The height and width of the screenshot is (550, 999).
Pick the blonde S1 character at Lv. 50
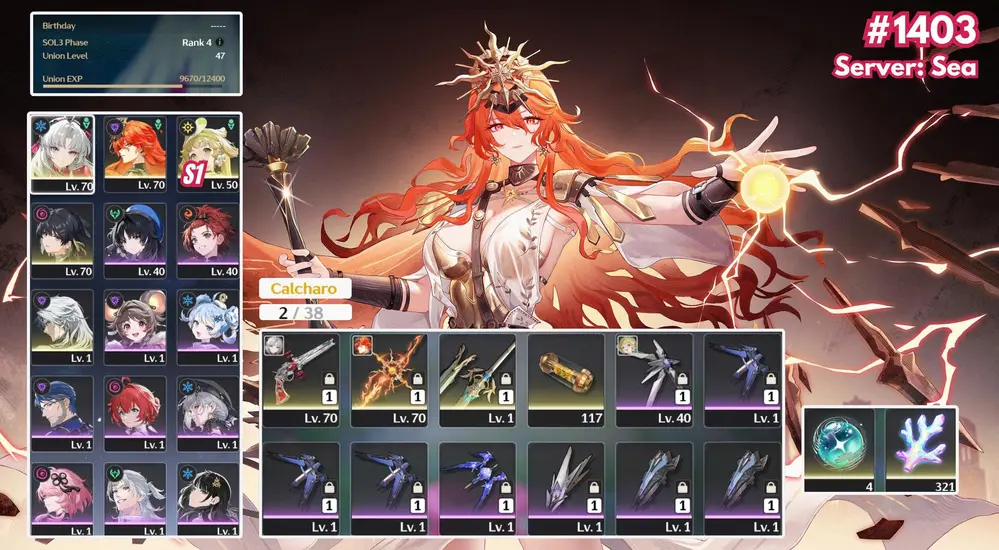click(x=208, y=153)
